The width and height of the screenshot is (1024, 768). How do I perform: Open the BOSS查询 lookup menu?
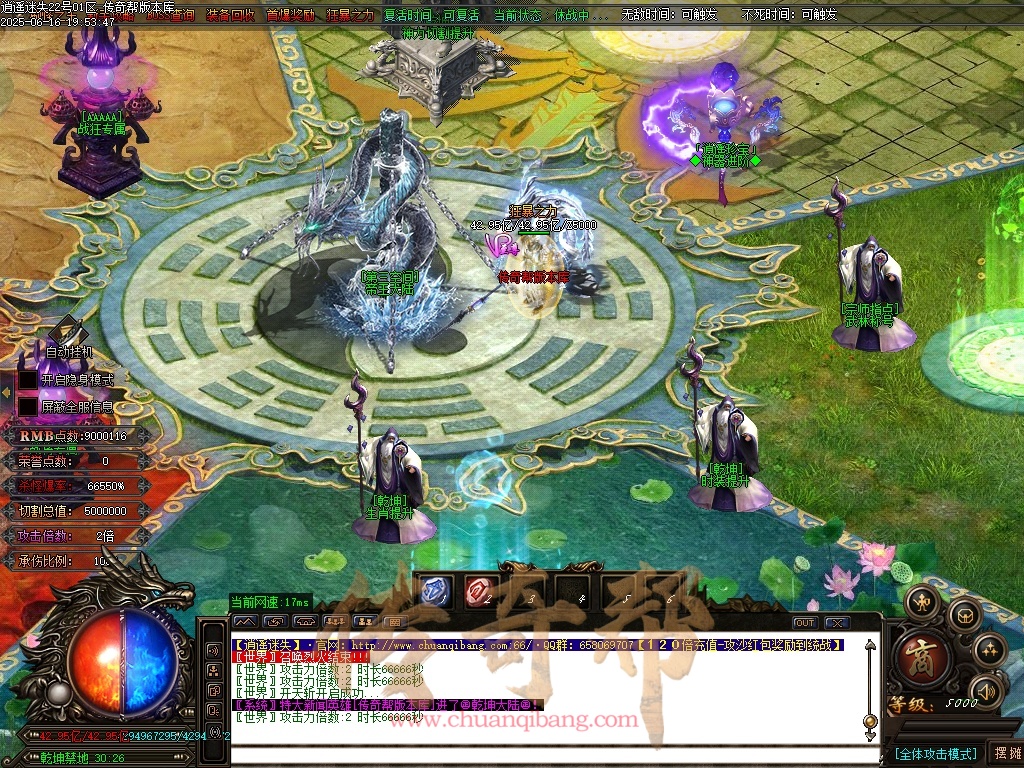tap(170, 15)
